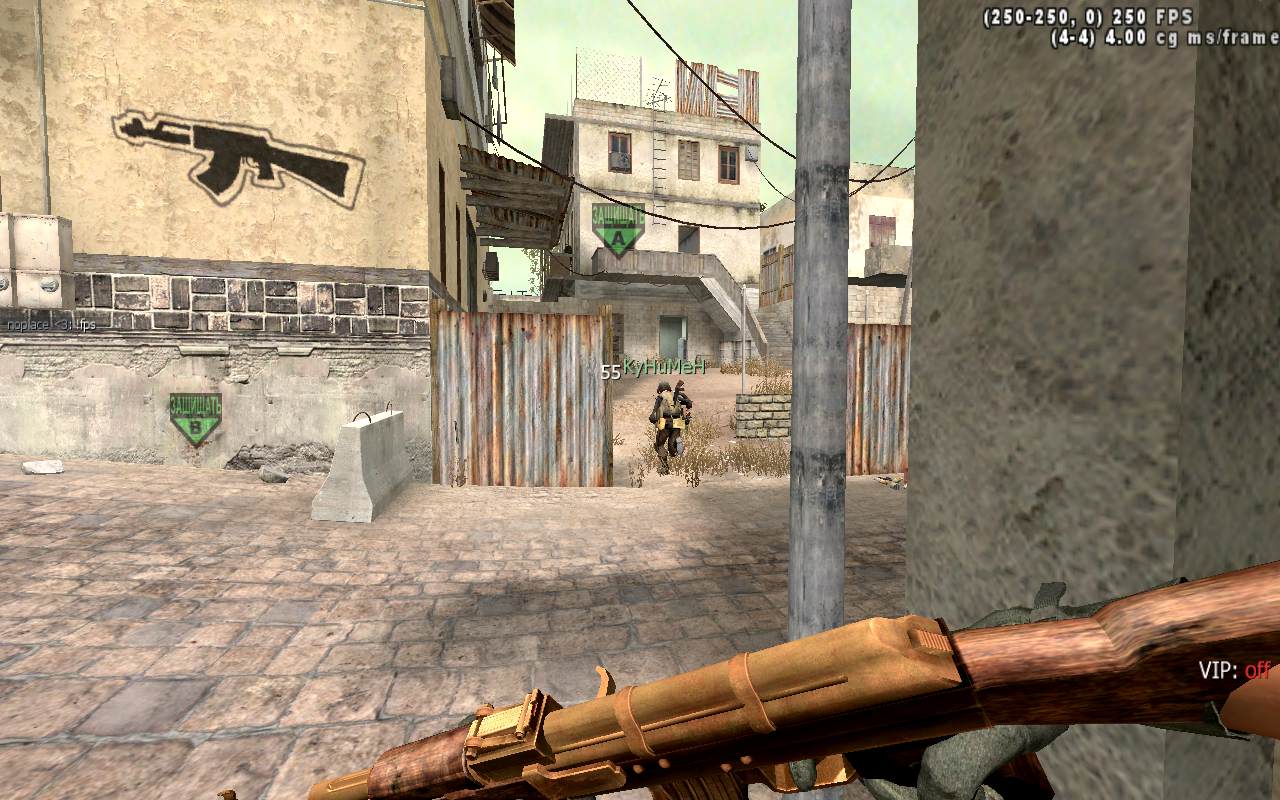
Task: Toggle the VIP off indicator
Action: coord(1234,670)
